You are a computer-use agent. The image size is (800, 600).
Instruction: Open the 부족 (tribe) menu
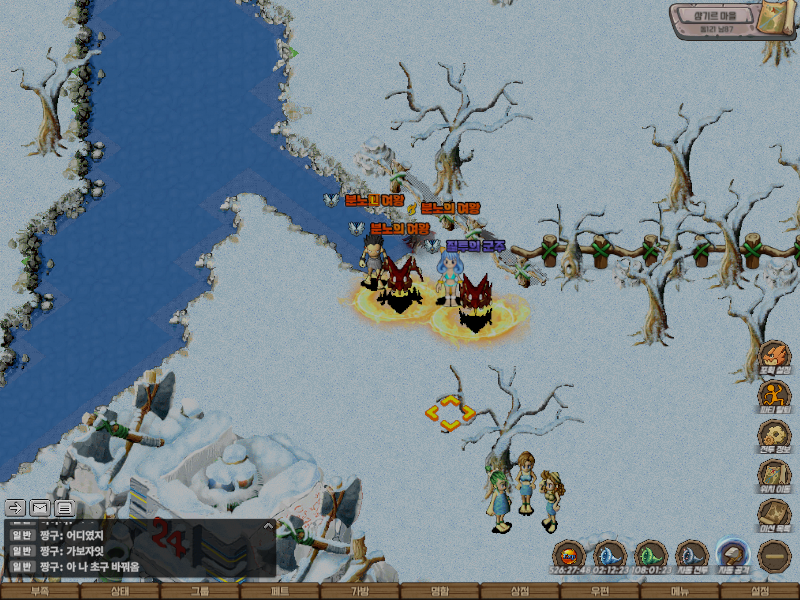(40, 592)
